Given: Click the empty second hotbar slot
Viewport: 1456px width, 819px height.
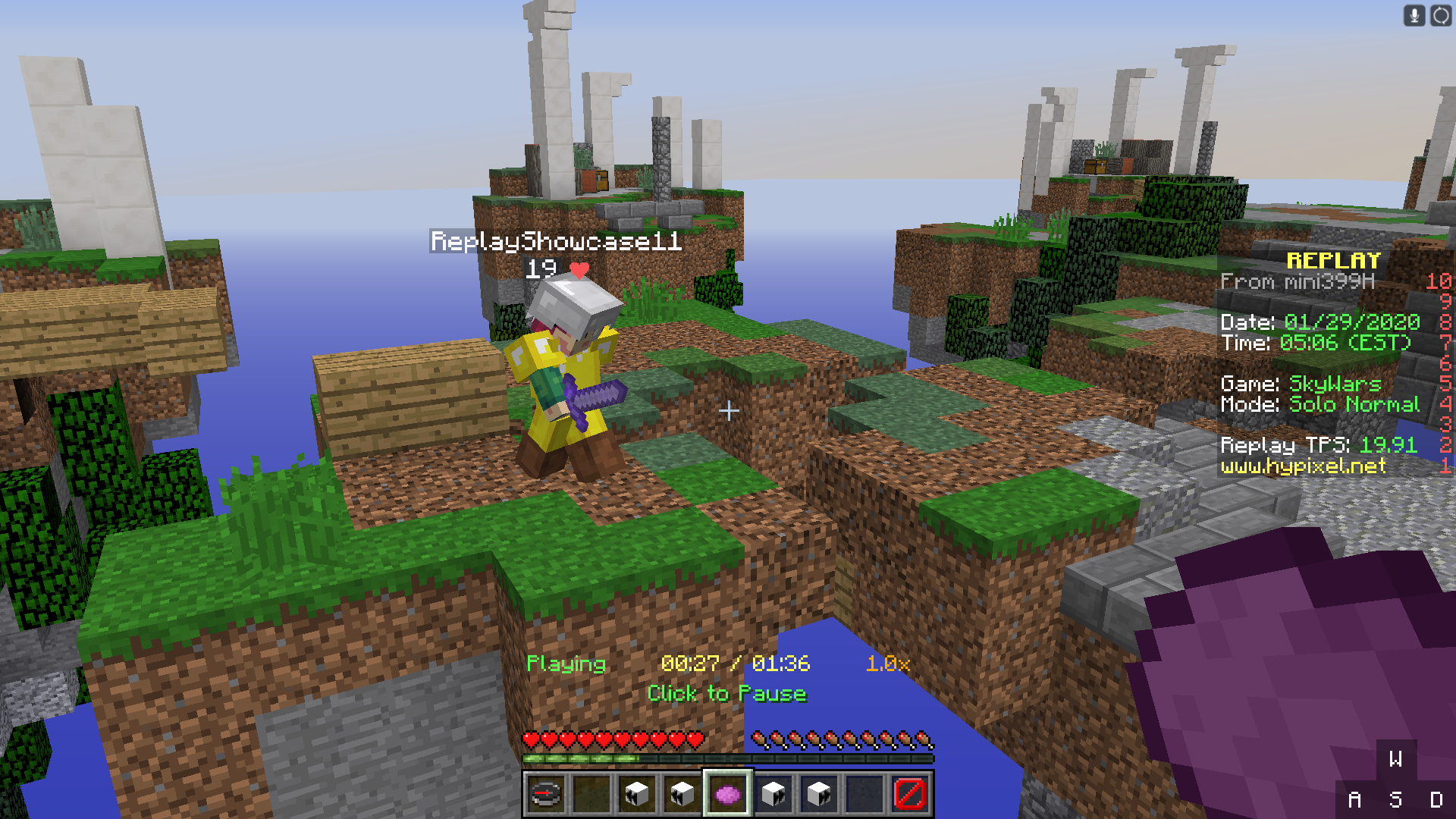Looking at the screenshot, I should coord(593,794).
